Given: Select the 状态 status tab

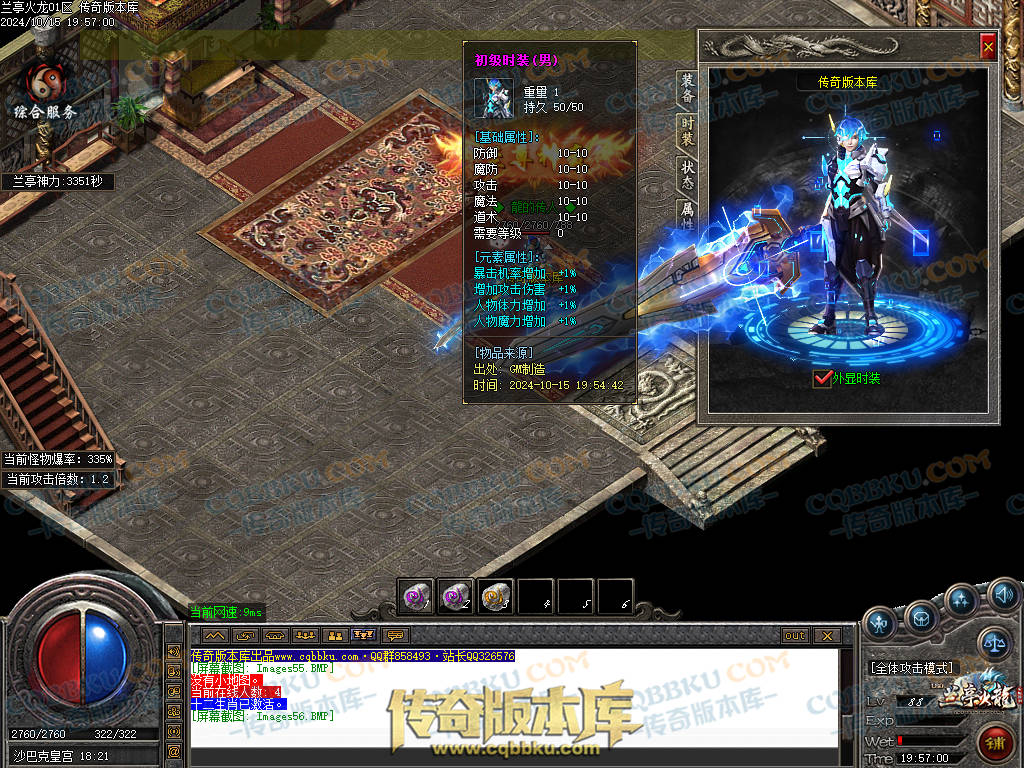Looking at the screenshot, I should click(x=688, y=175).
